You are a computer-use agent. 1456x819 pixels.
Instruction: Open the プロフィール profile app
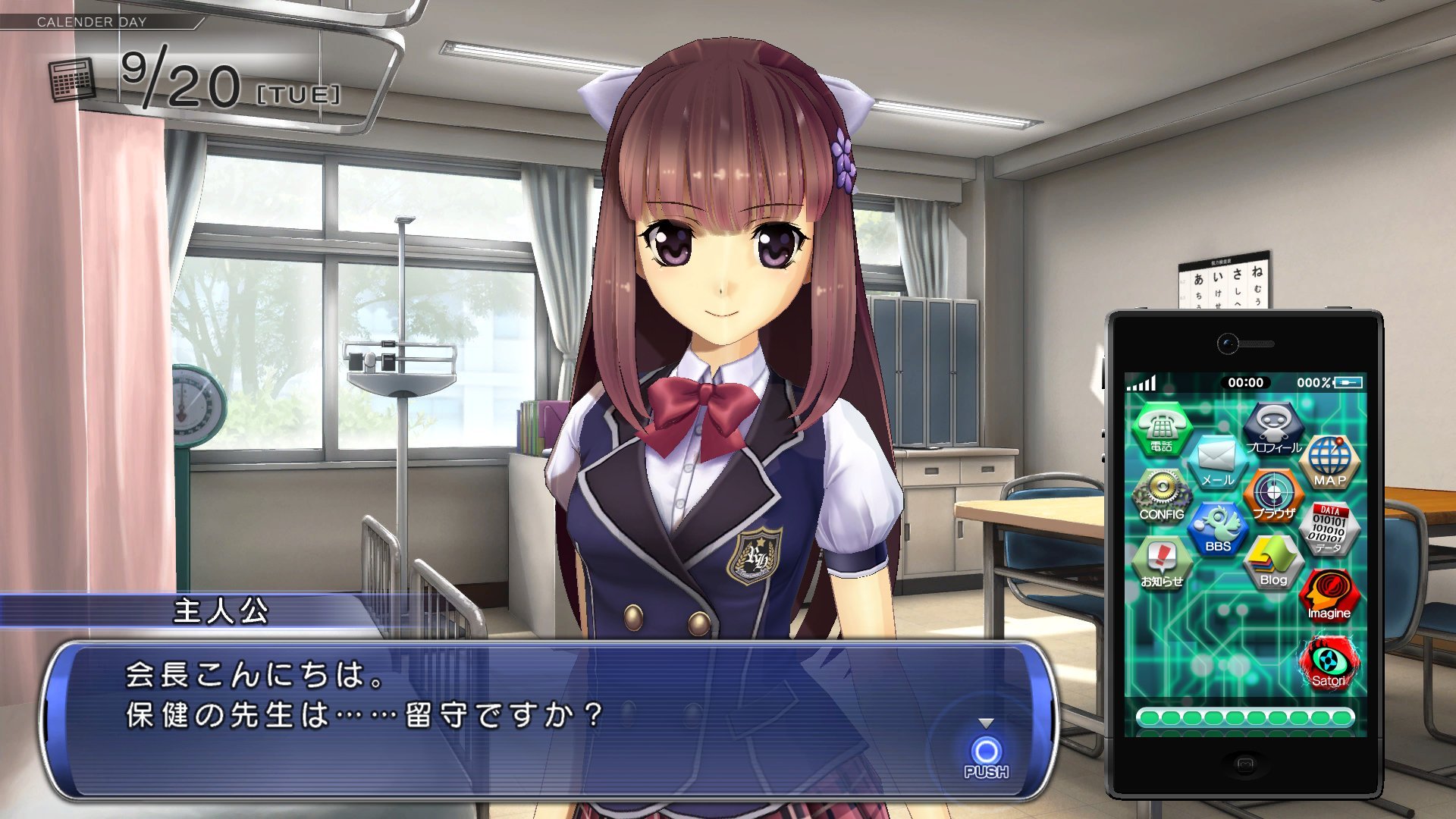1273,428
